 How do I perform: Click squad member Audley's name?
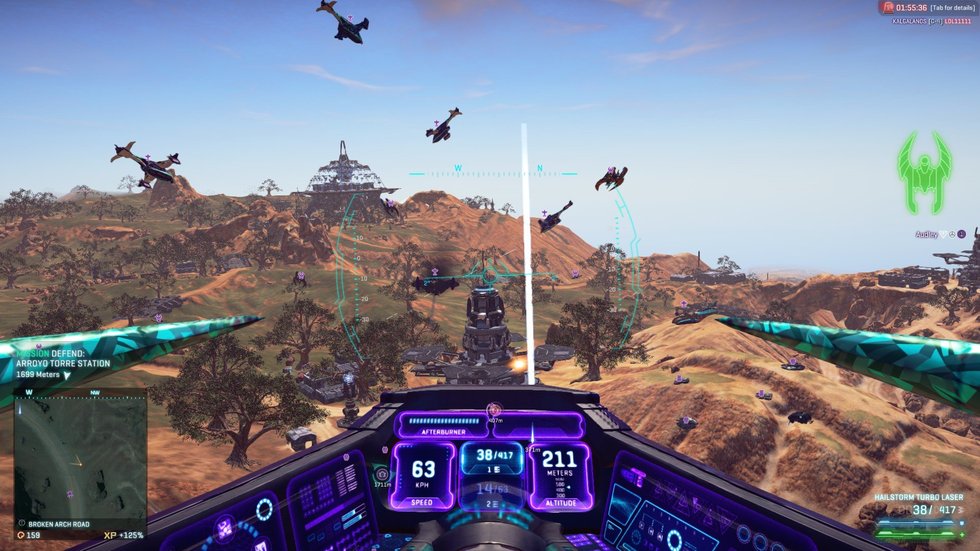pyautogui.click(x=927, y=234)
